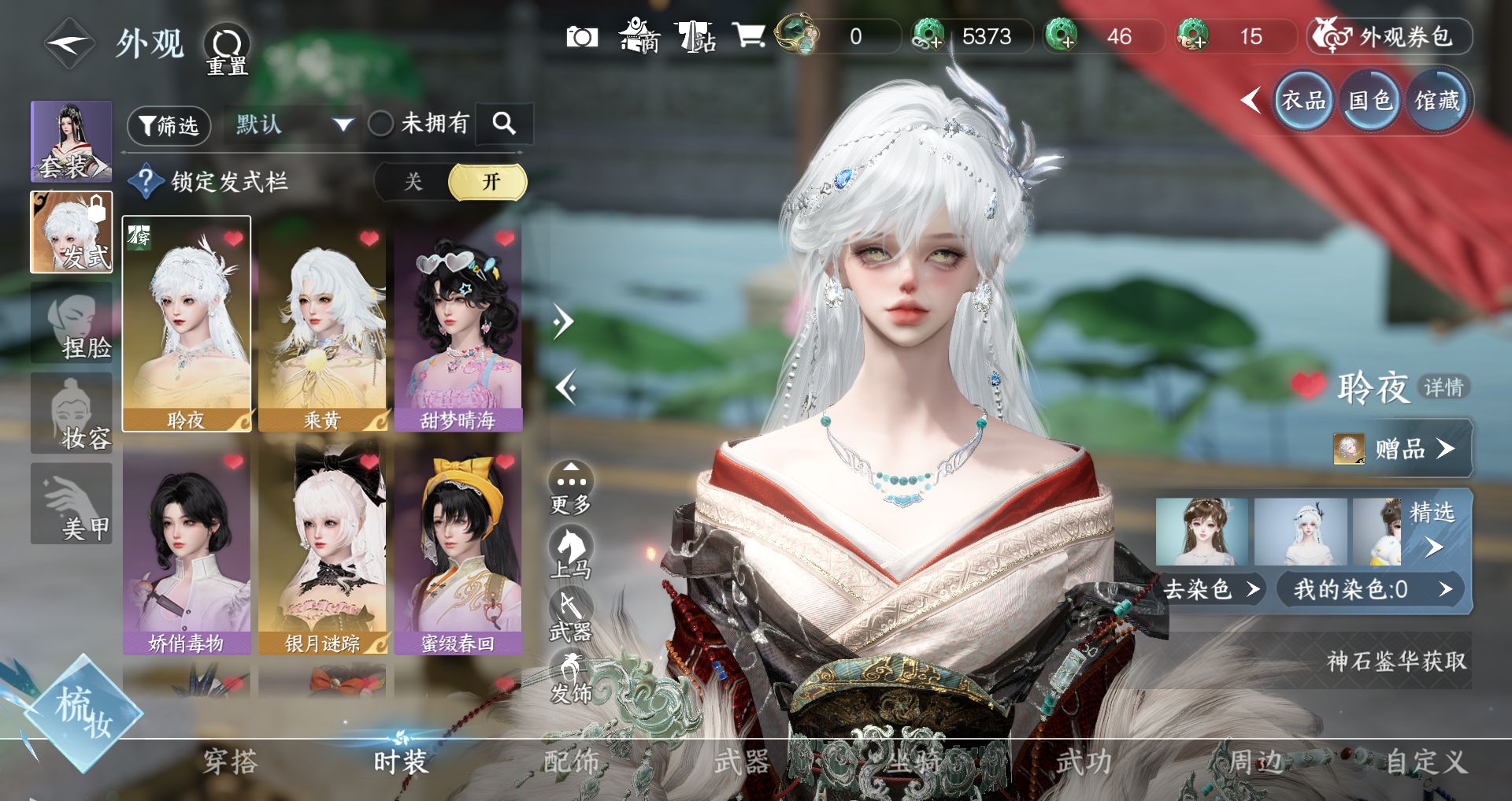
Task: Open the 套装 outfit set category
Action: click(x=71, y=141)
